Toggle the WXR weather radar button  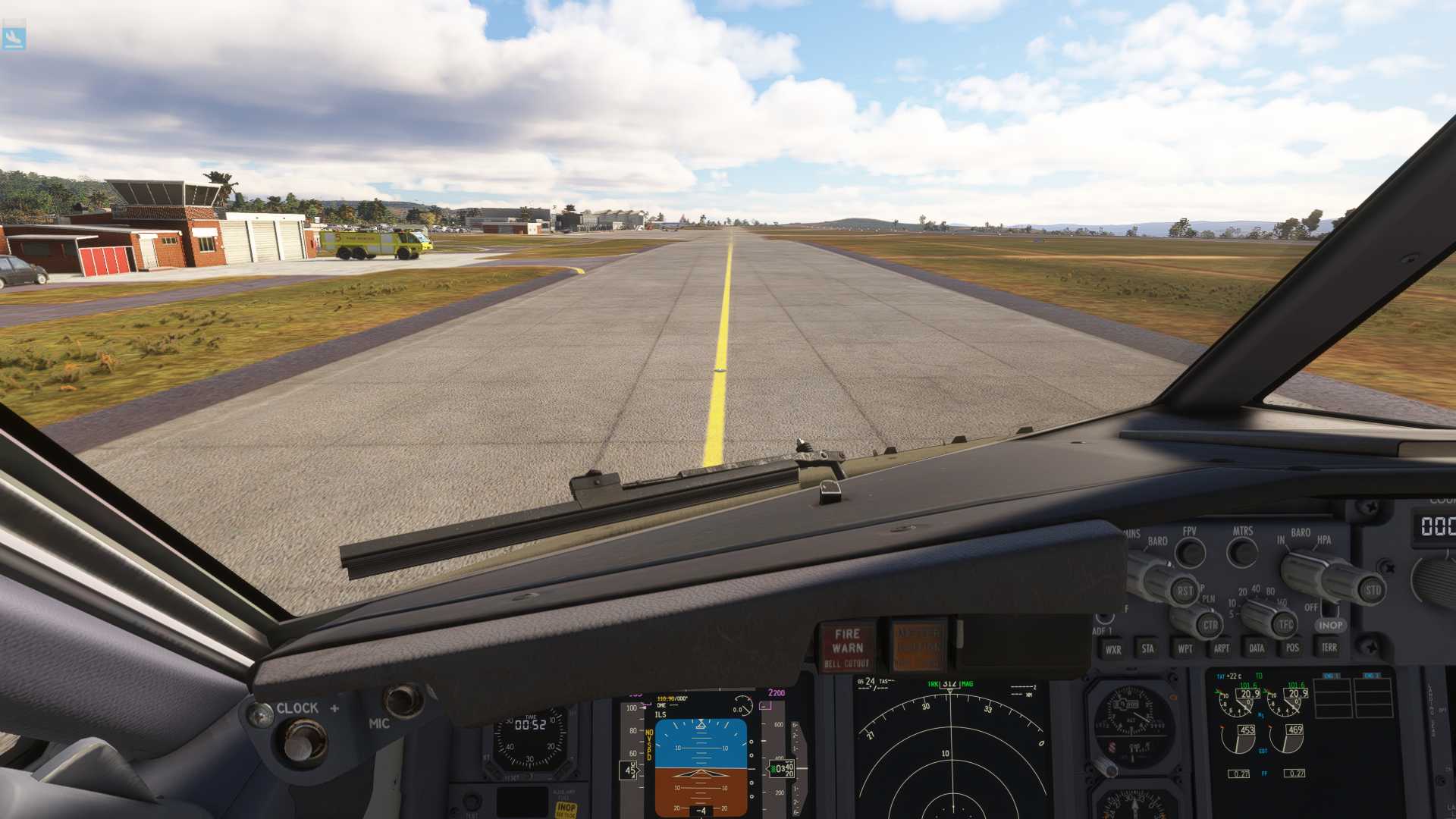1112,649
